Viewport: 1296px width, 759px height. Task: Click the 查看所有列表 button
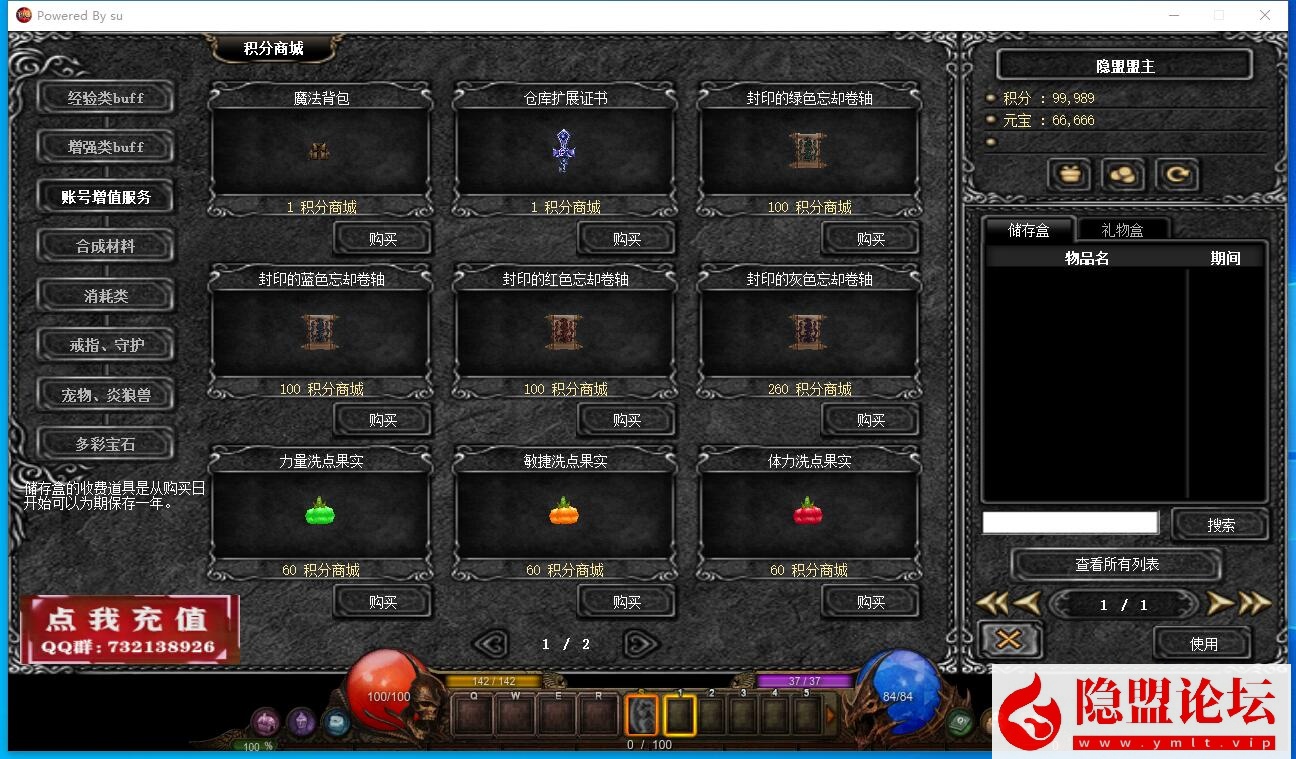pyautogui.click(x=1117, y=562)
